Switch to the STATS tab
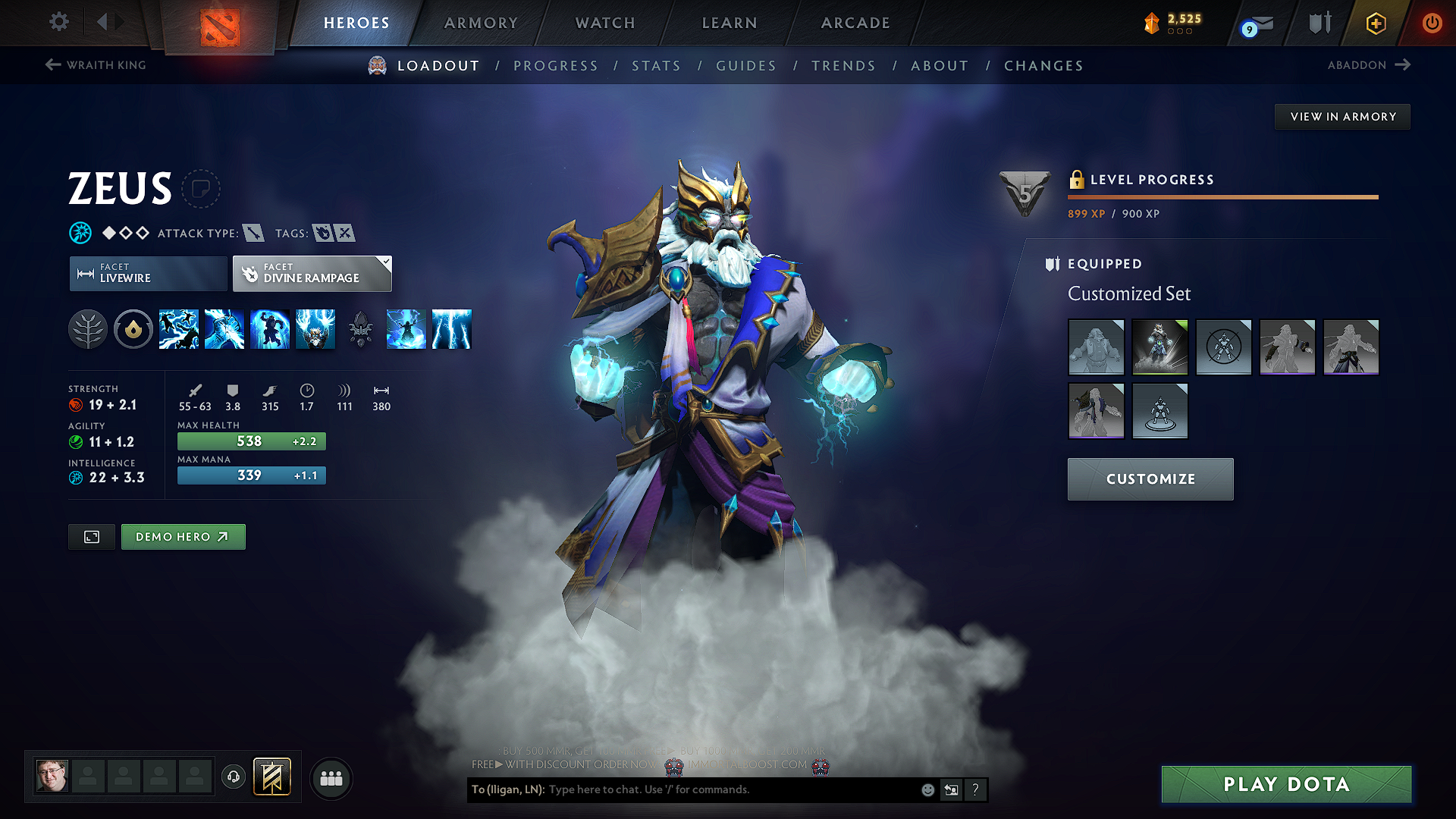Screen dimensions: 1456x819 pyautogui.click(x=657, y=66)
